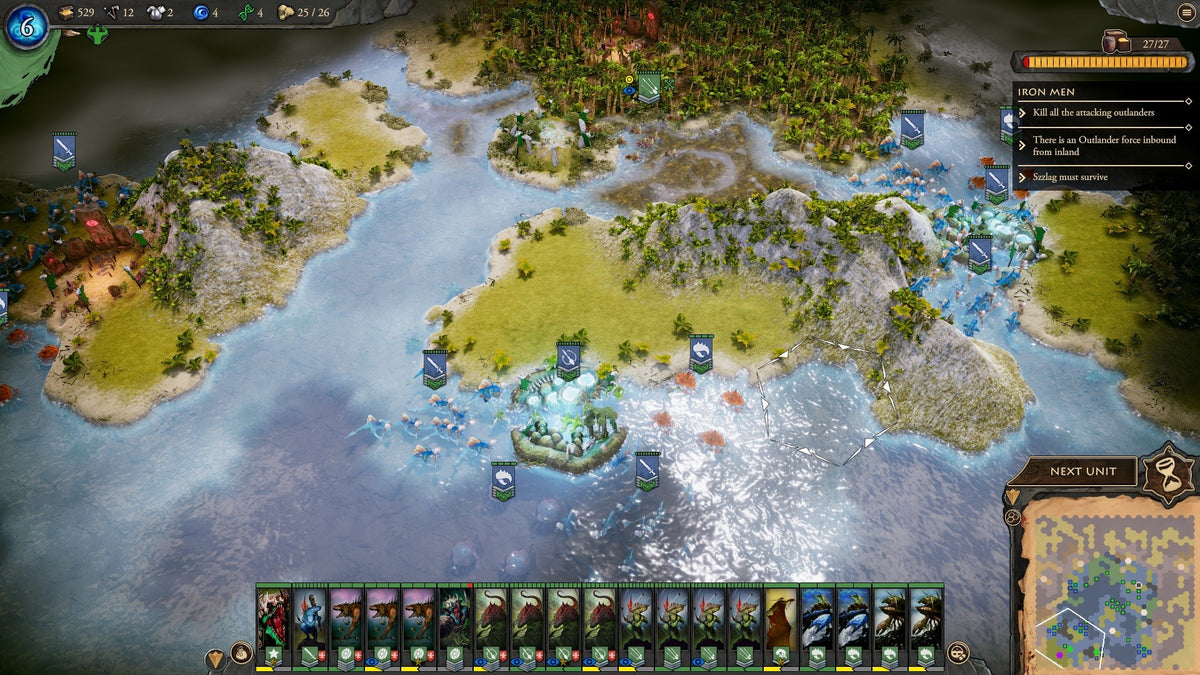Image resolution: width=1200 pixels, height=675 pixels.
Task: End the turn with the hourglass button
Action: pos(1167,470)
